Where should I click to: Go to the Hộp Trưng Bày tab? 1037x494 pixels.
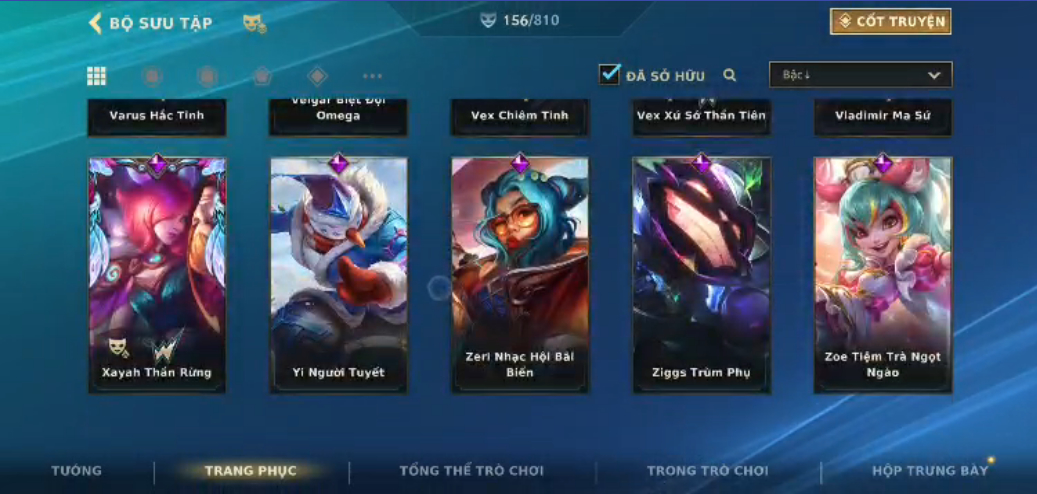[929, 470]
